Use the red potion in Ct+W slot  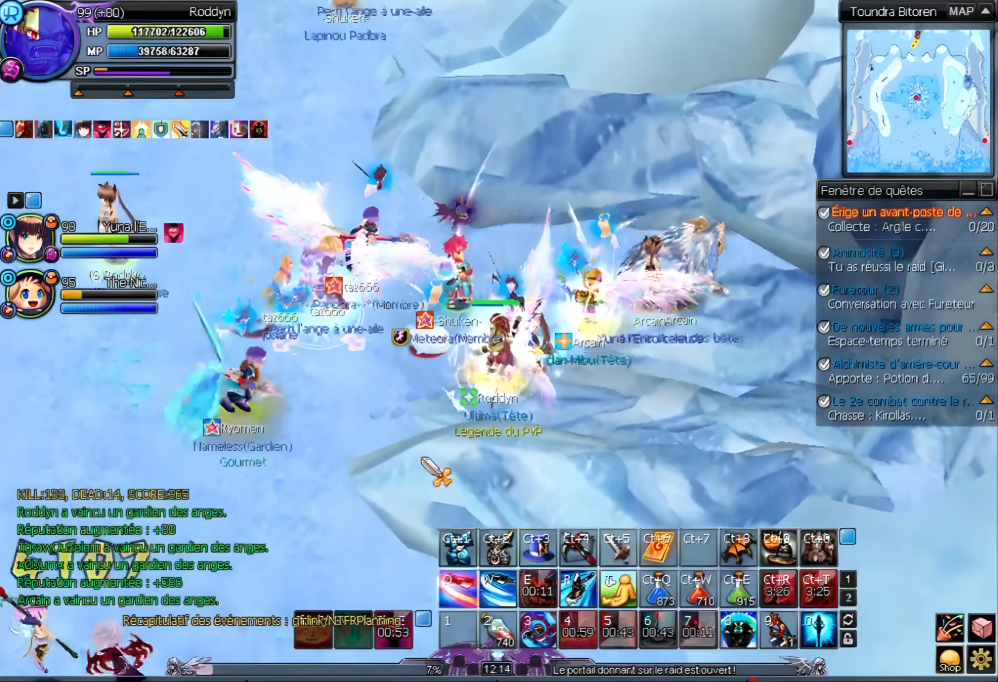[x=698, y=589]
